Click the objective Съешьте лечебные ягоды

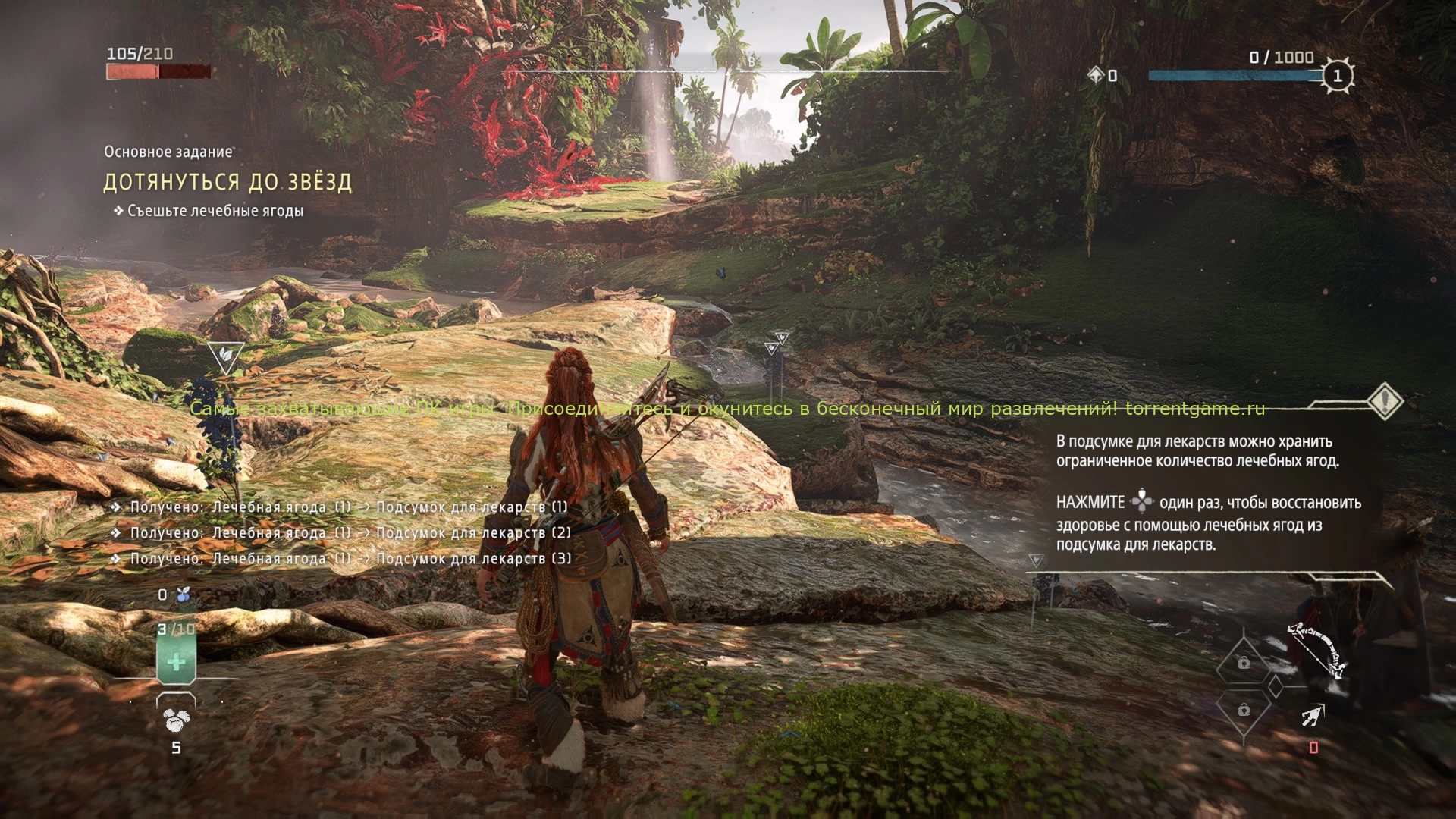(215, 211)
